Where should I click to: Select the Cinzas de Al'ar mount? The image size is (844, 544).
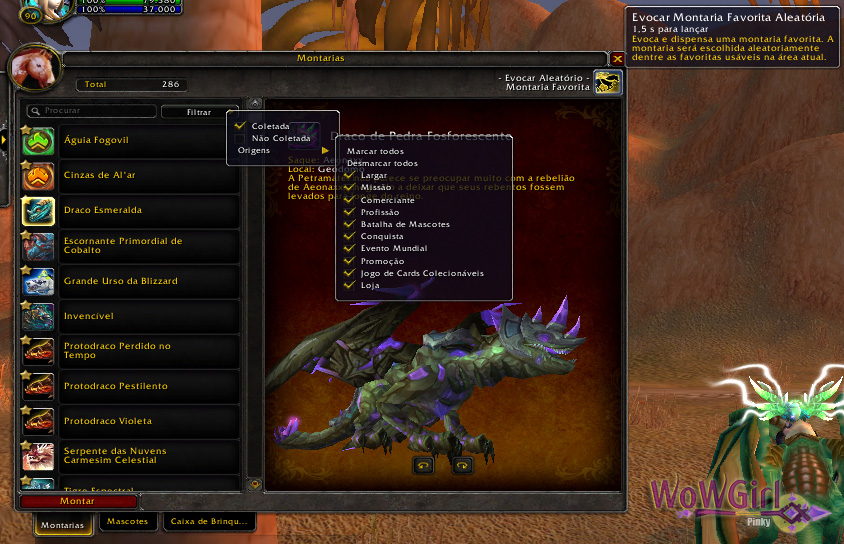tap(130, 176)
